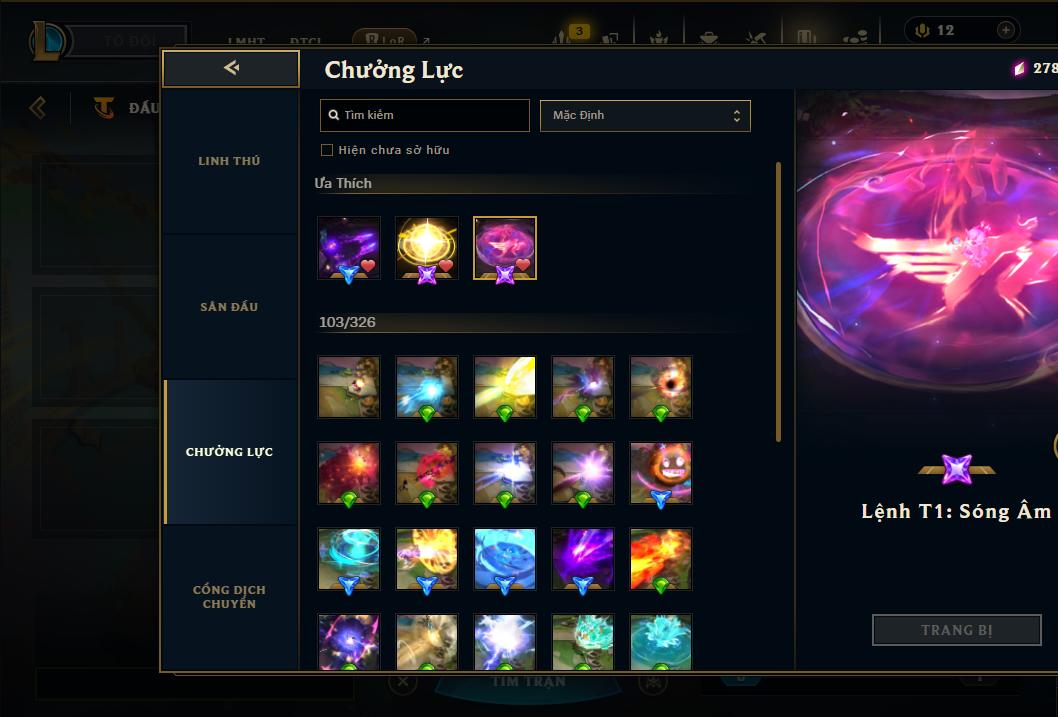
Task: Select the red explosion boom thumbnail
Action: click(349, 473)
